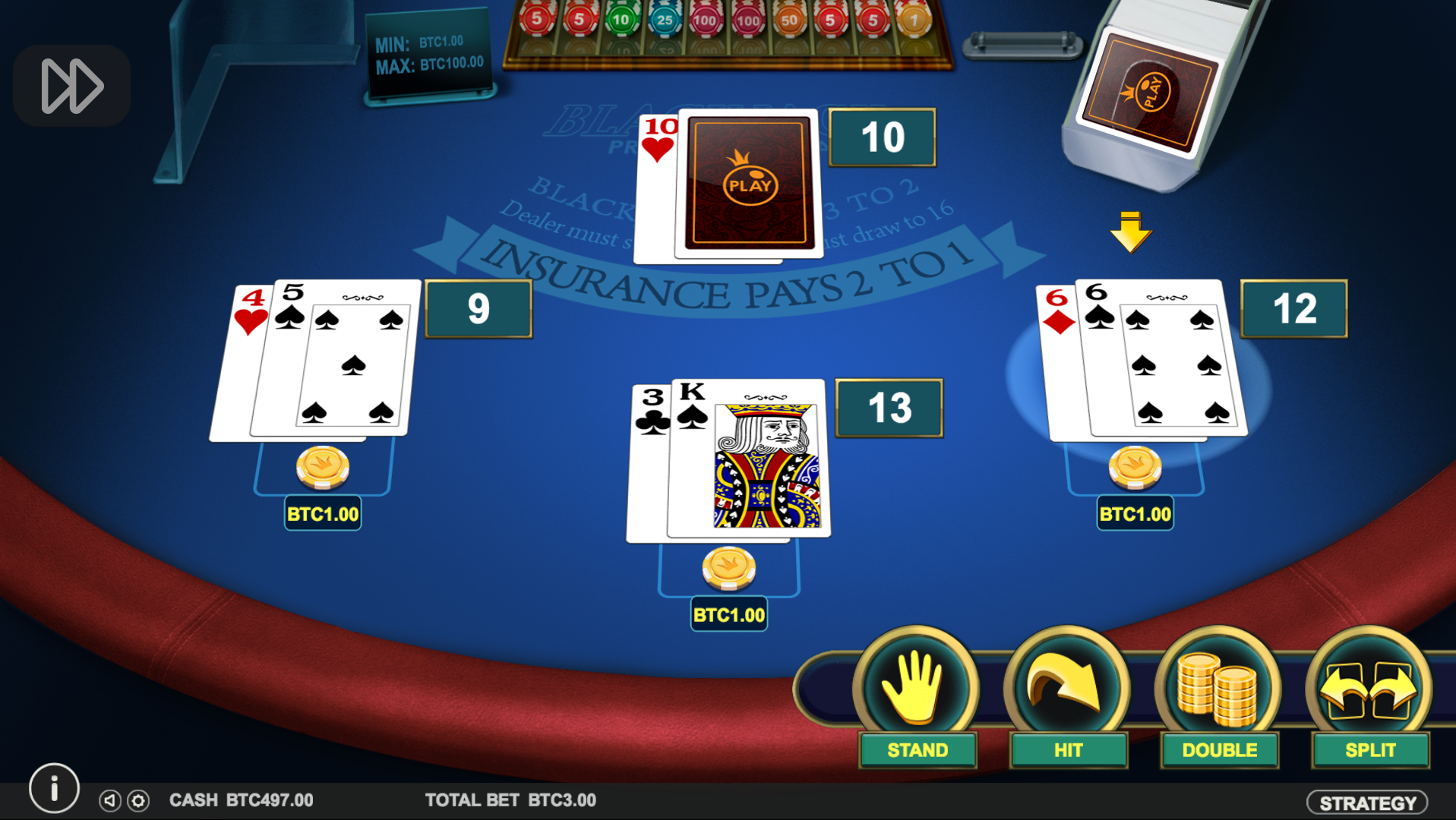The width and height of the screenshot is (1456, 820).
Task: Toggle the sound speaker icon
Action: coord(110,800)
